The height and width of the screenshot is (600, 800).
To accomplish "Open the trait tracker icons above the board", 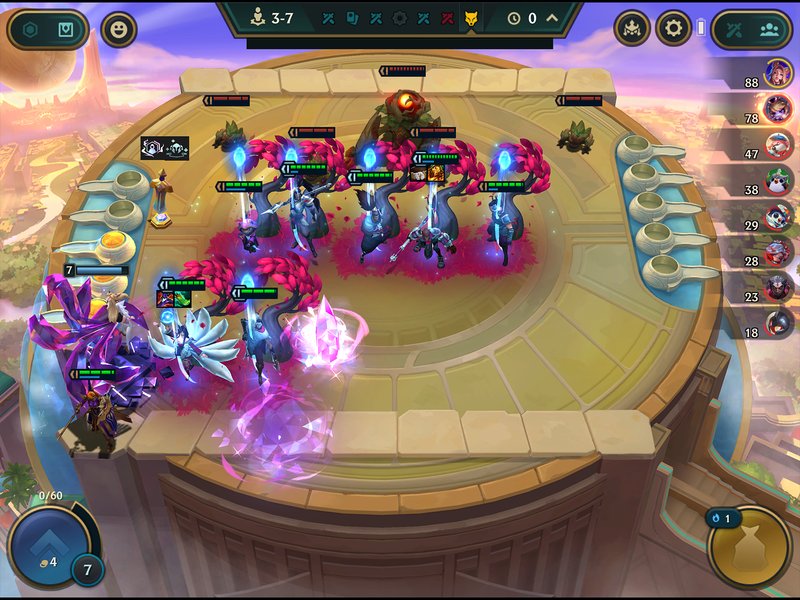I will click(165, 148).
